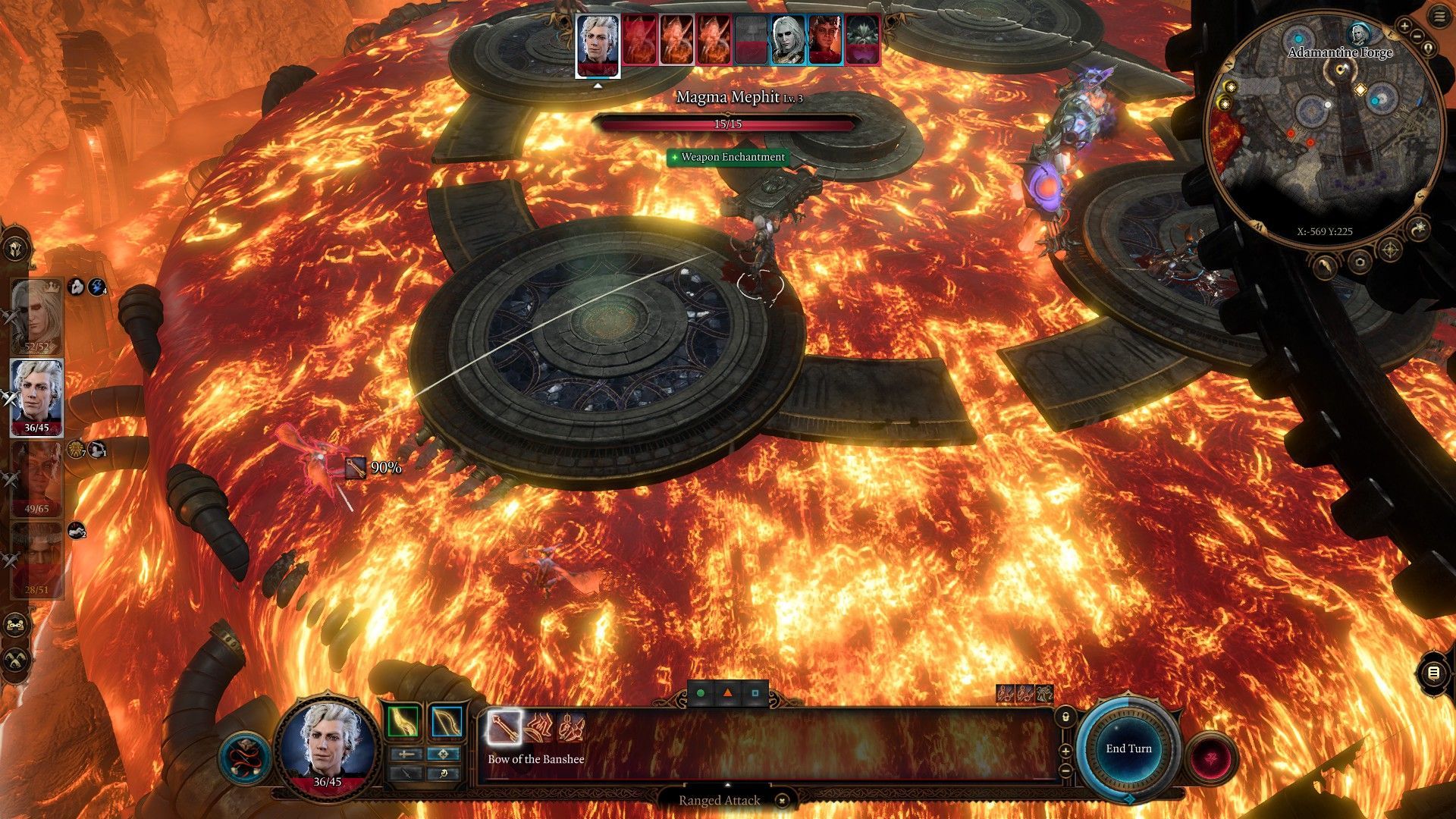Select the melee weapon set slot
Screen dimensions: 1456x819
403,722
